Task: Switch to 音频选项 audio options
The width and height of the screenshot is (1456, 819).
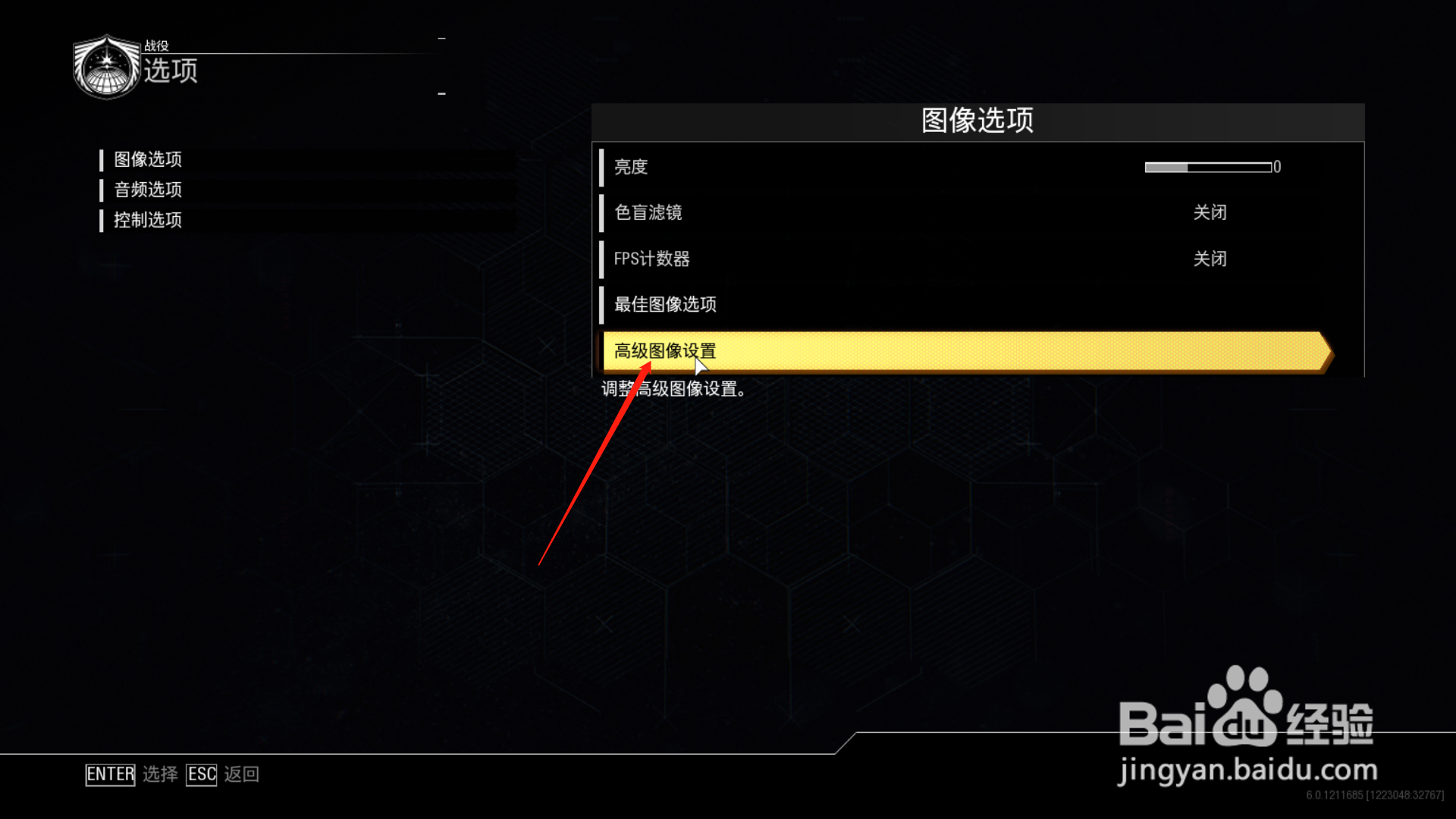Action: [x=147, y=190]
